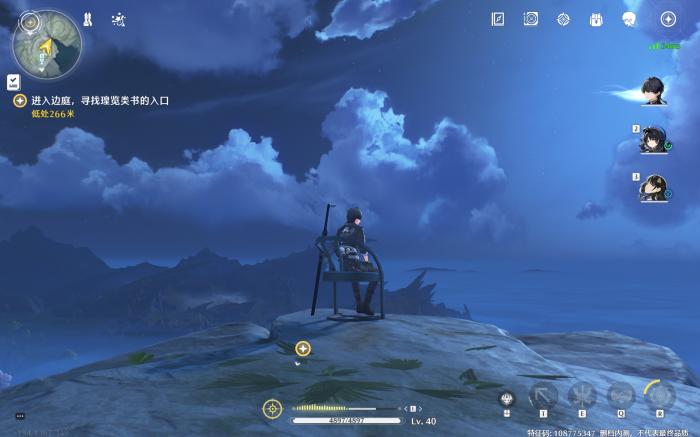Click the twin-figure icon beside the minimap

[89, 19]
